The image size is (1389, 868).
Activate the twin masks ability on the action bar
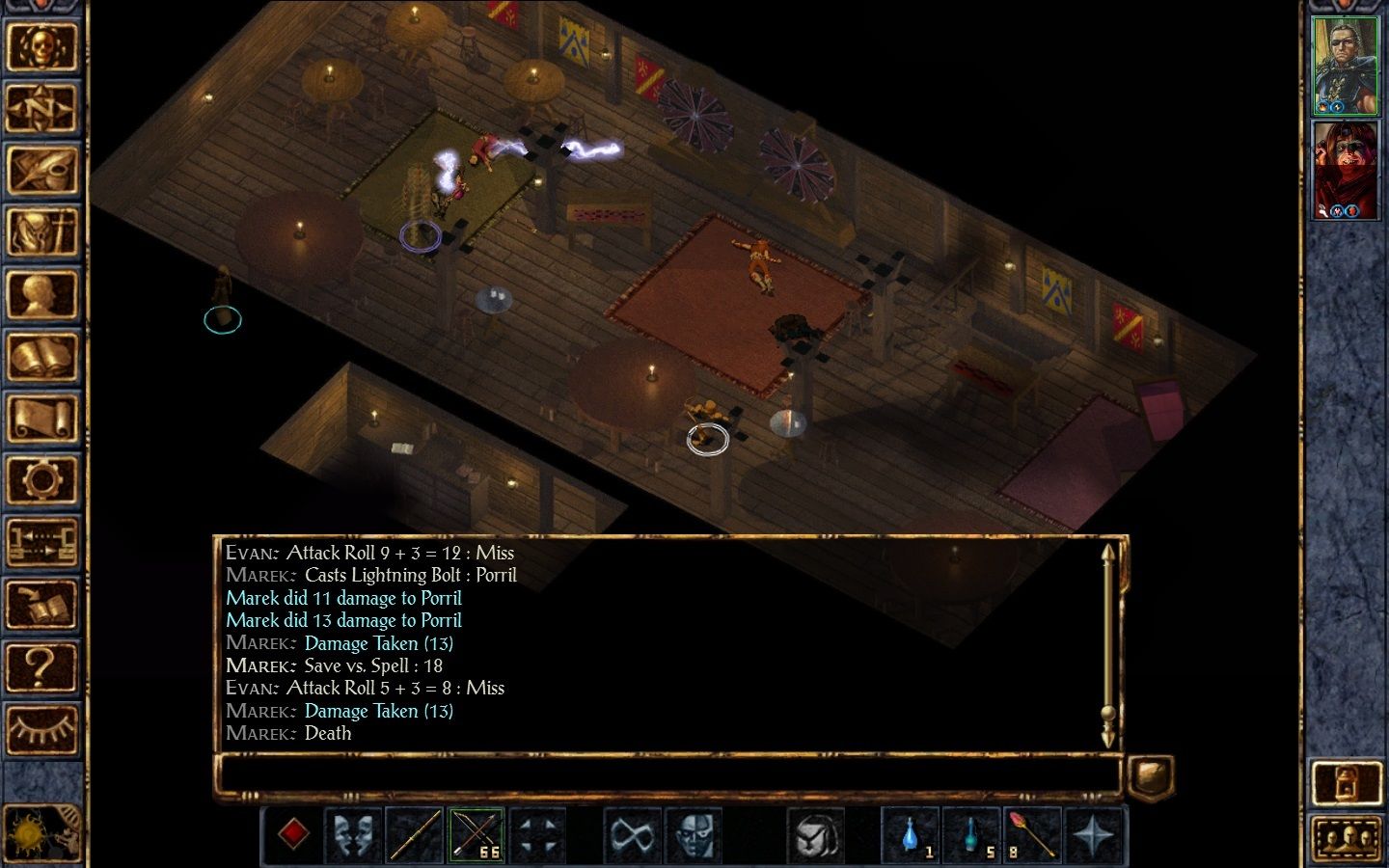click(x=353, y=834)
